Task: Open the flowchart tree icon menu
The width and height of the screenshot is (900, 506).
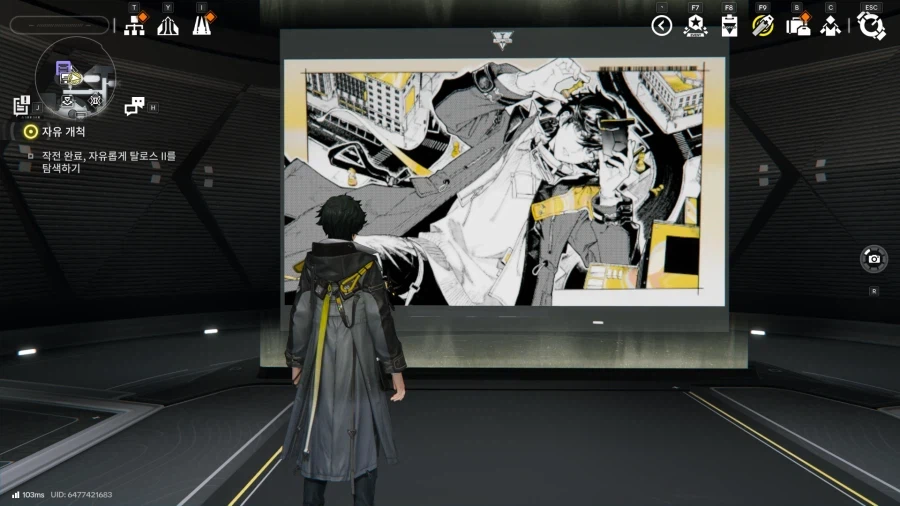Action: click(x=134, y=26)
